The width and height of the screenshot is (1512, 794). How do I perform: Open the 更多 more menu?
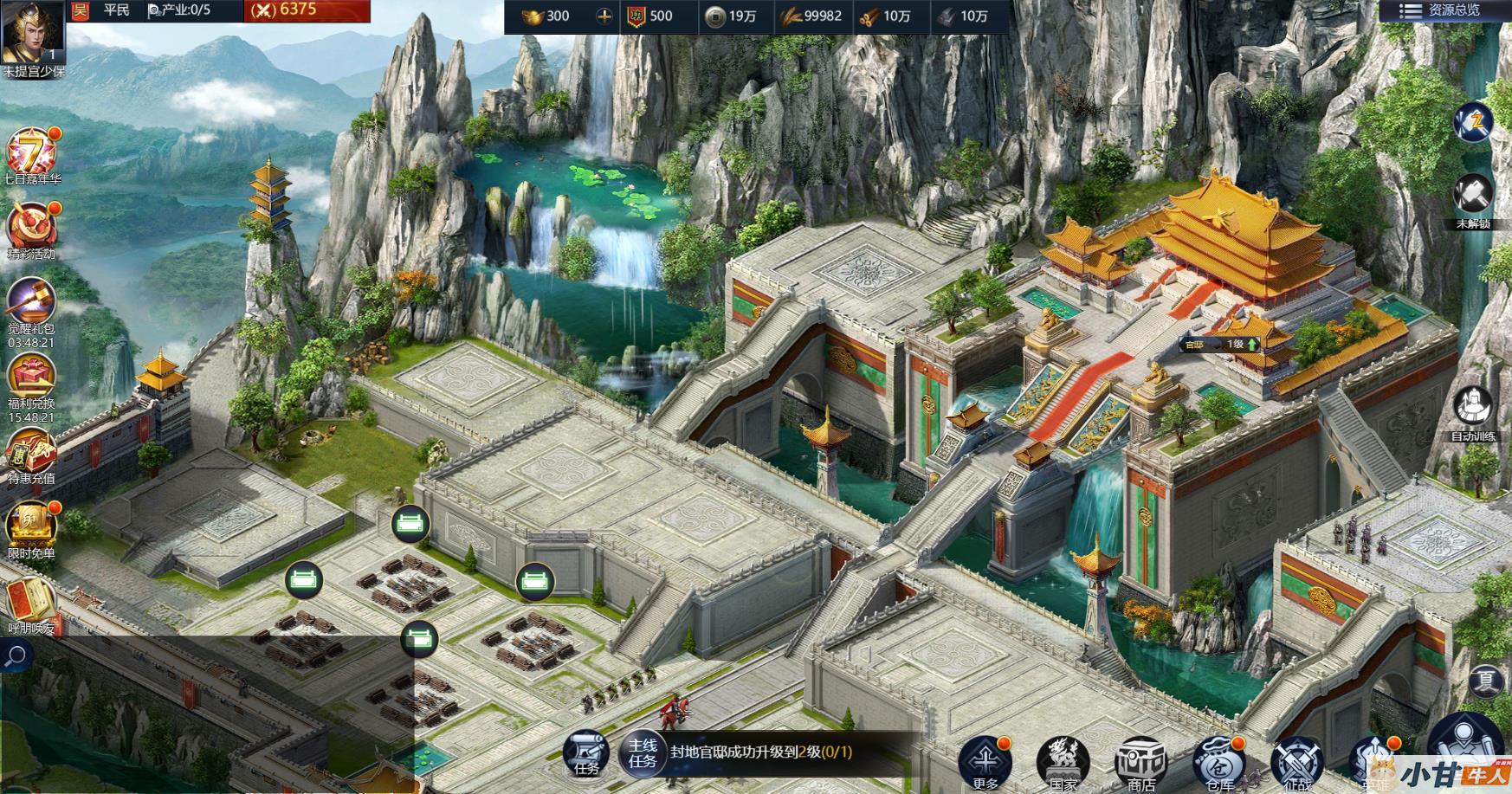[985, 762]
